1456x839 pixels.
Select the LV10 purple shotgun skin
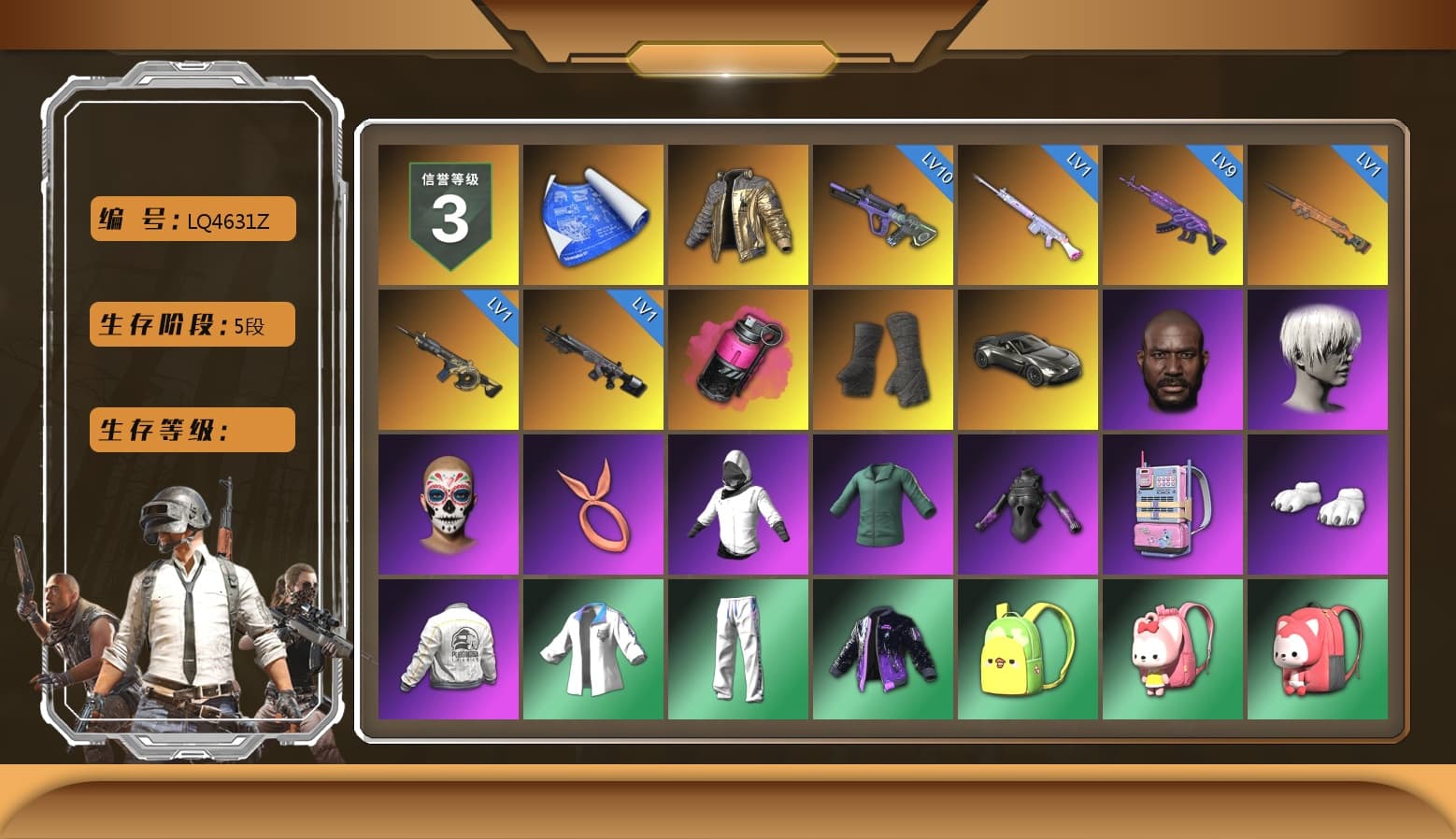tap(883, 214)
